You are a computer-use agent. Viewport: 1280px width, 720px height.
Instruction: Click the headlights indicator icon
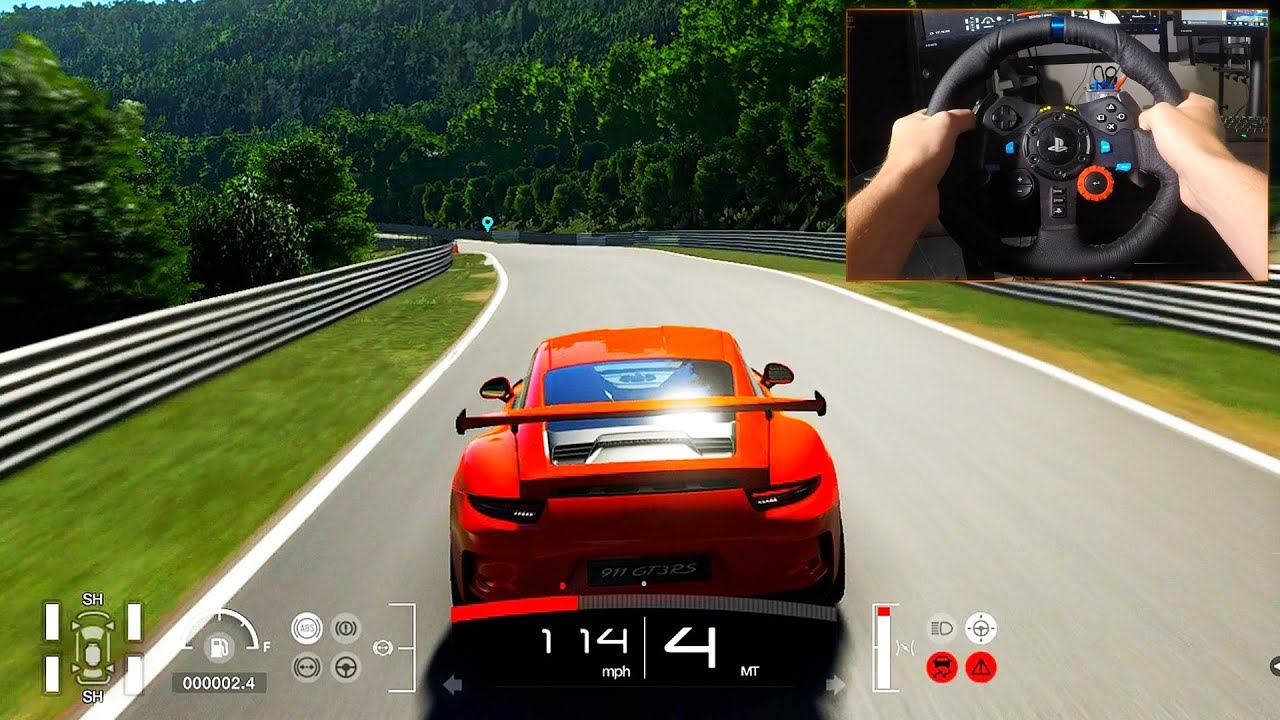coord(940,628)
